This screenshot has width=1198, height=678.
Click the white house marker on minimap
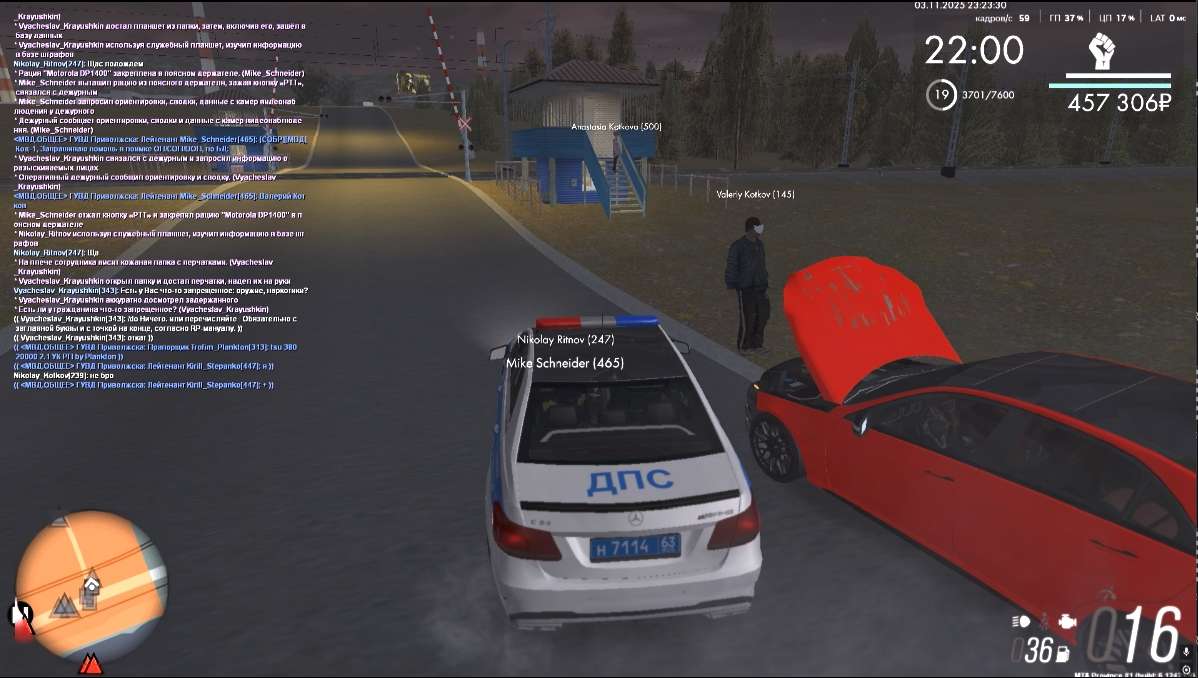click(x=91, y=582)
